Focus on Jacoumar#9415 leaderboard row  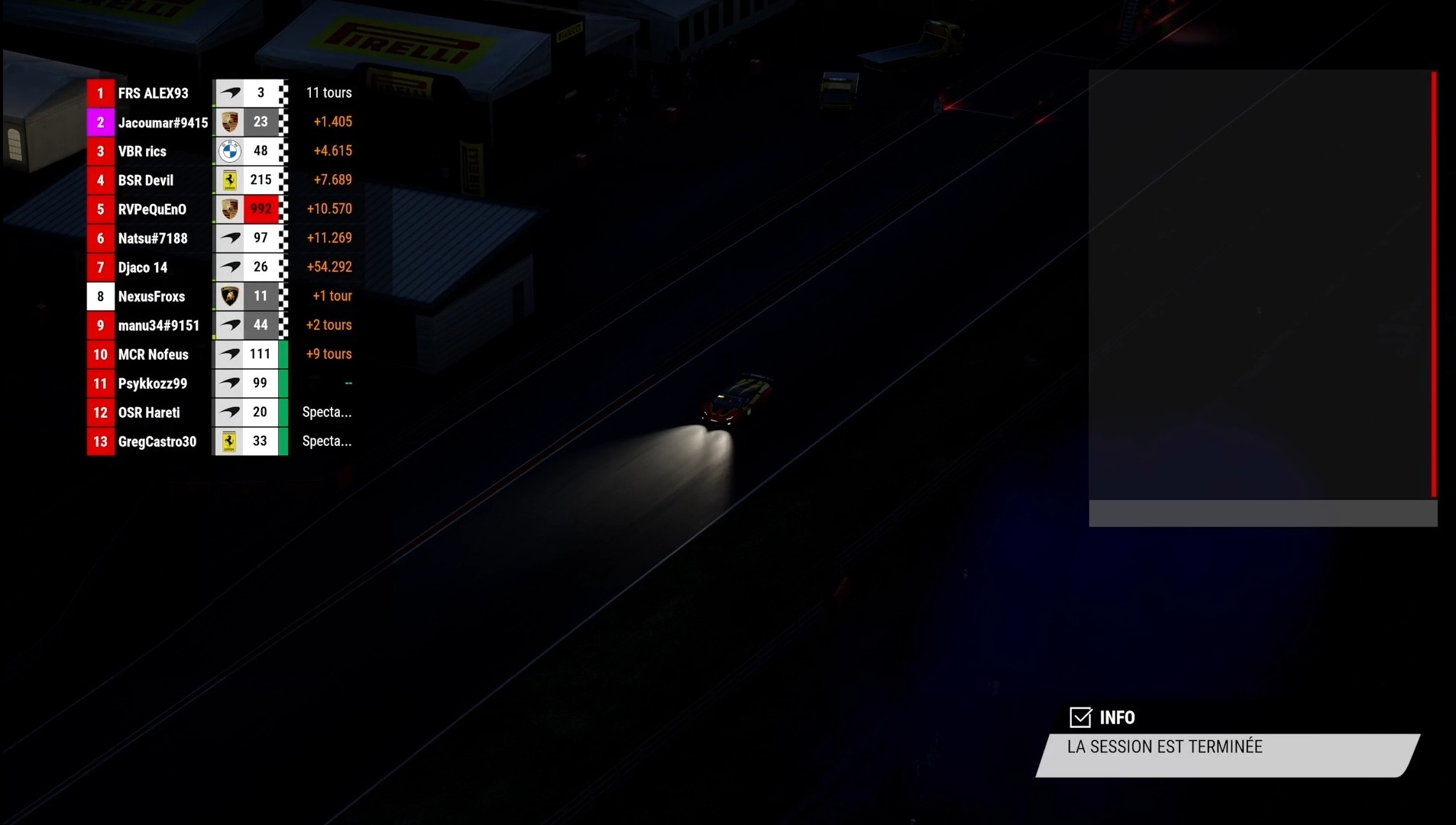pos(163,122)
